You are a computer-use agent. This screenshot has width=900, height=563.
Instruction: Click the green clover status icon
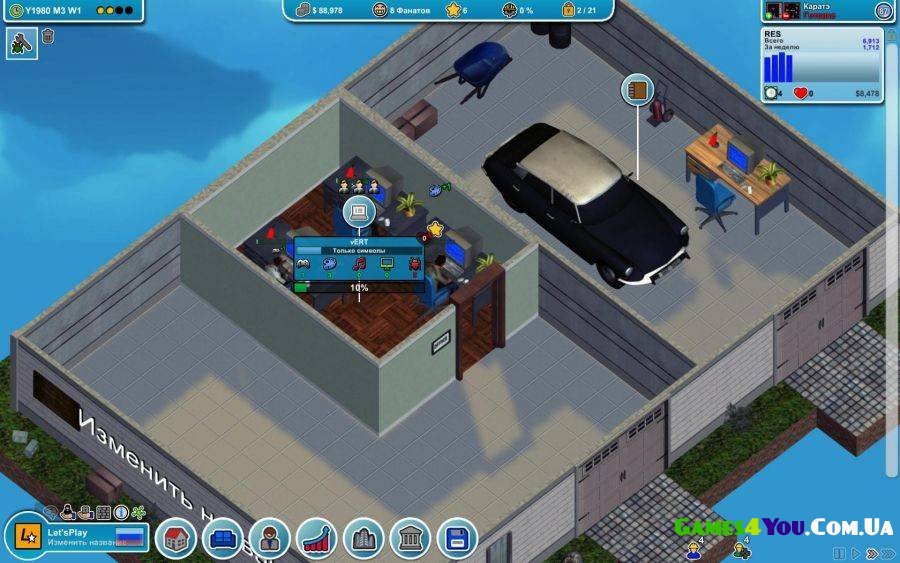[x=138, y=512]
